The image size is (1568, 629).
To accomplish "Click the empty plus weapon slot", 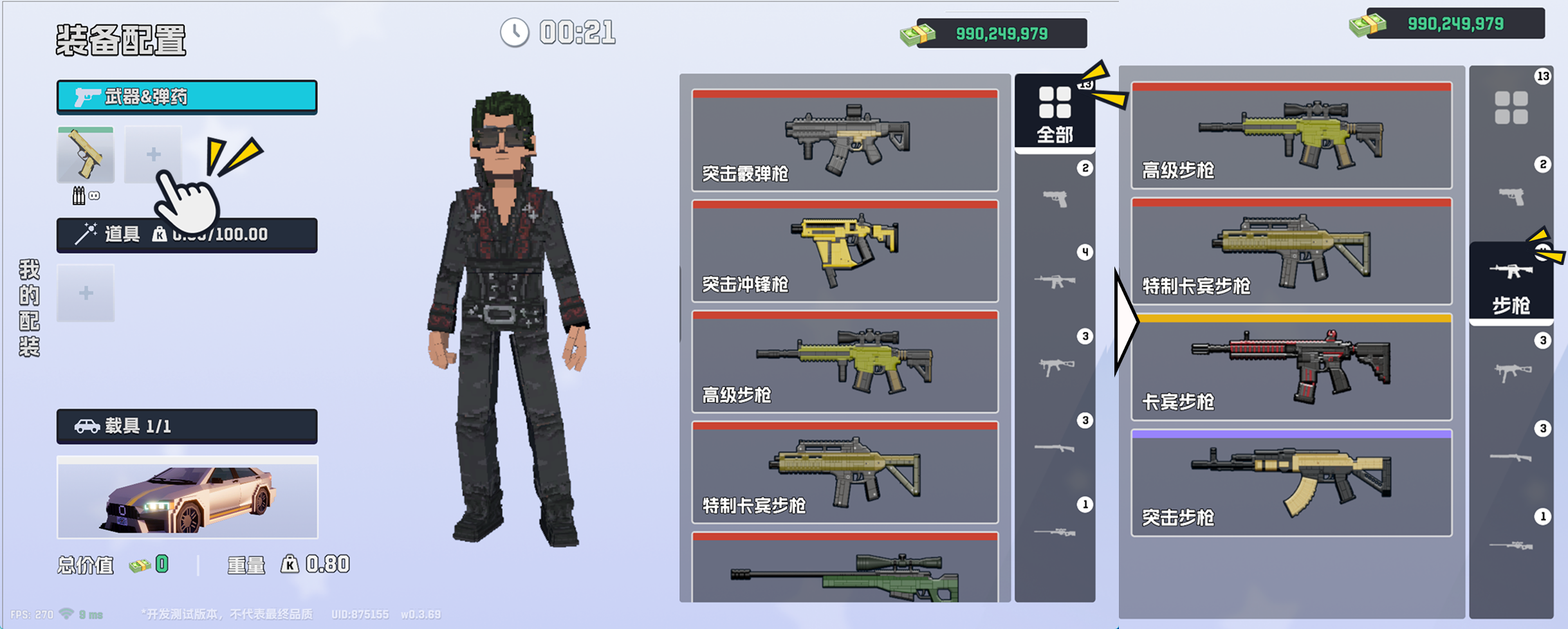I will pos(154,154).
